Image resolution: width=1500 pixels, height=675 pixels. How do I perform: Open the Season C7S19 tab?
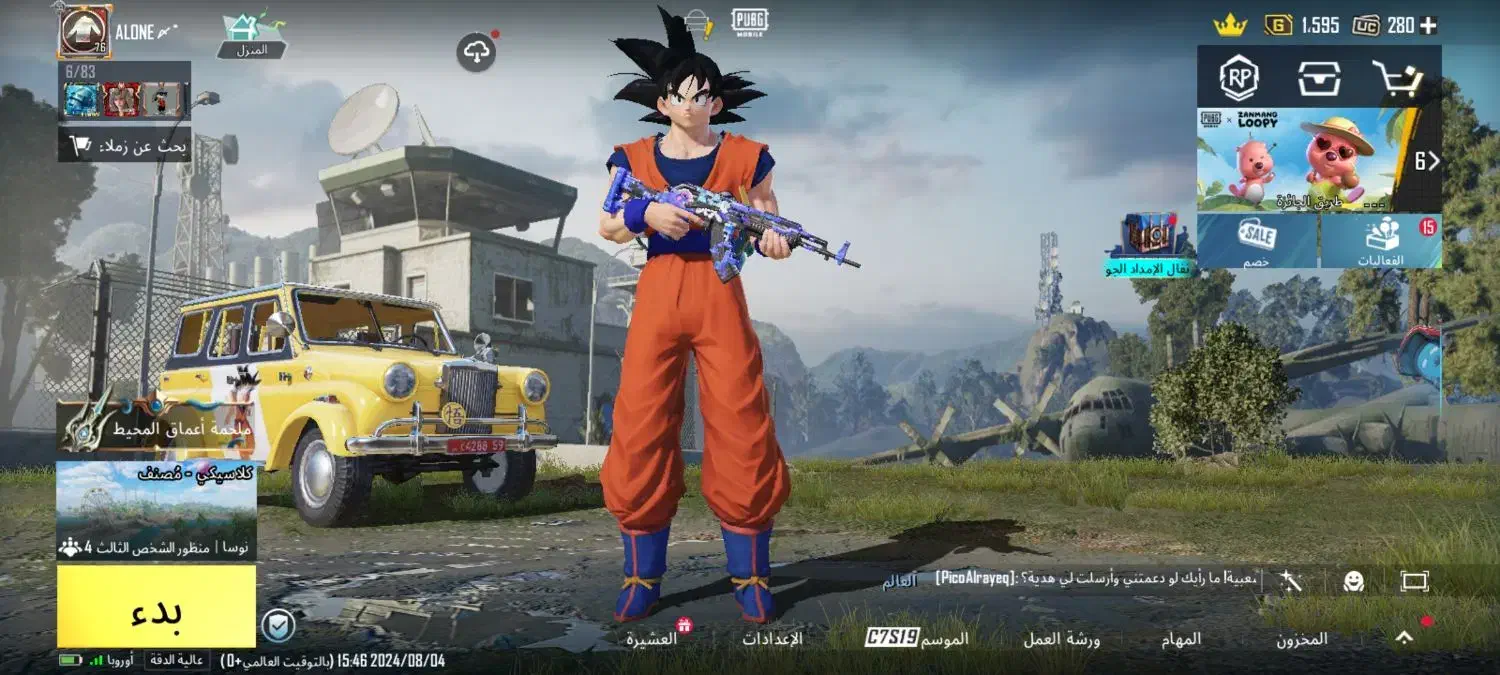pos(916,638)
